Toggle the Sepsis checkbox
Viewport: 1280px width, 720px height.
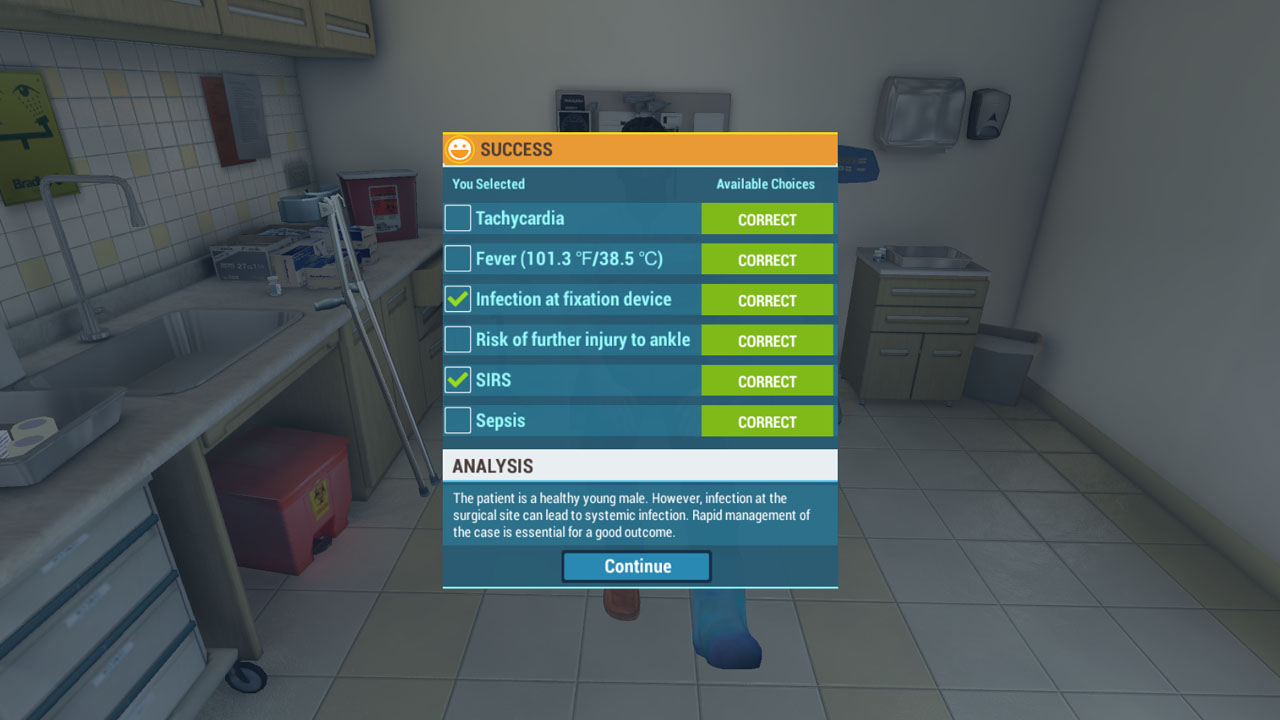point(458,421)
